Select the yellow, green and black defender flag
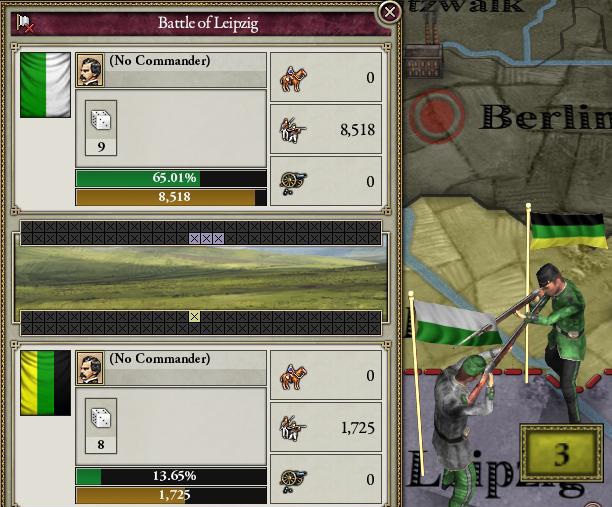The width and height of the screenshot is (612, 507). click(45, 382)
